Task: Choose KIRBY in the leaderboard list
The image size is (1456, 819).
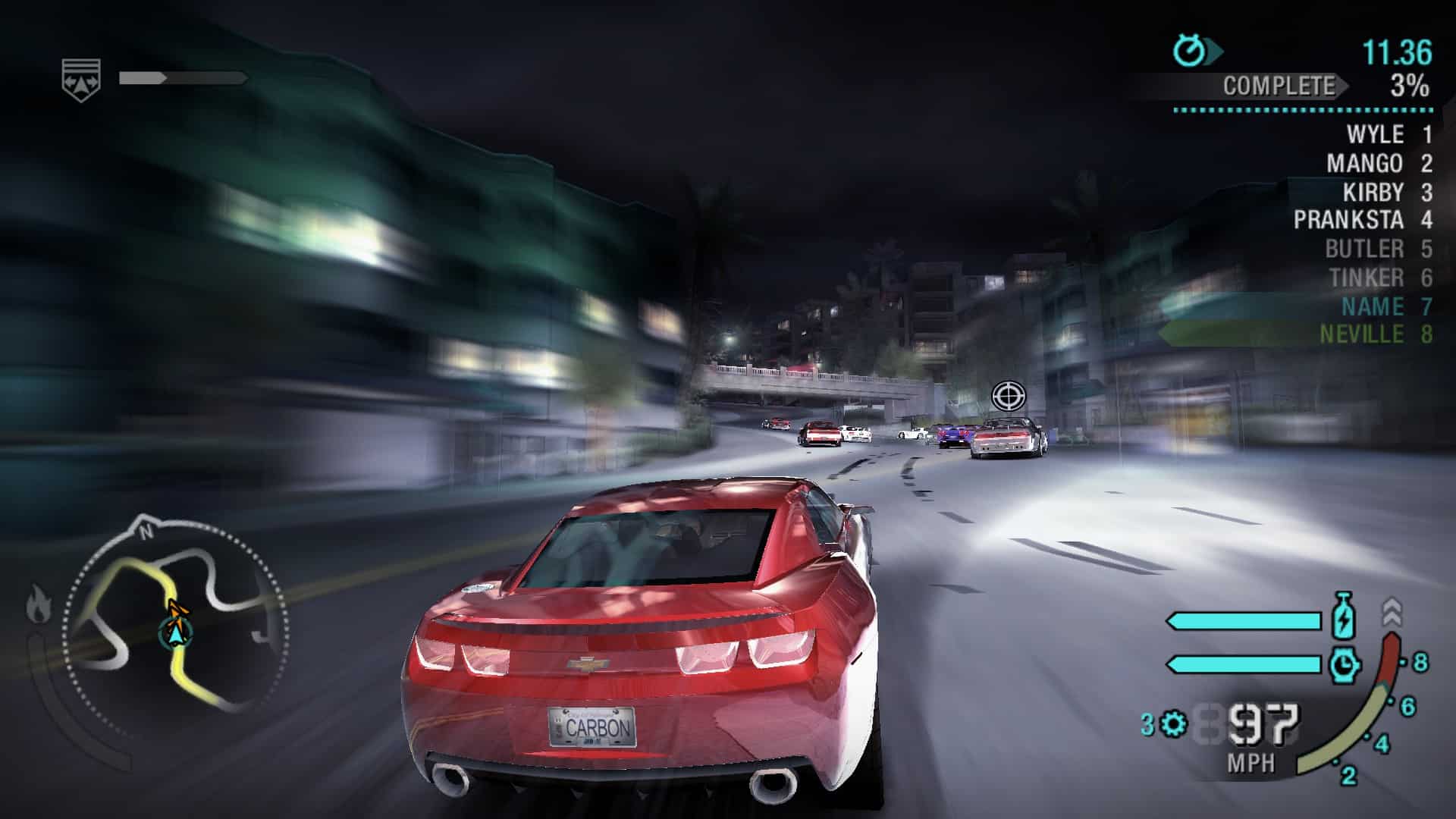Action: pyautogui.click(x=1373, y=192)
